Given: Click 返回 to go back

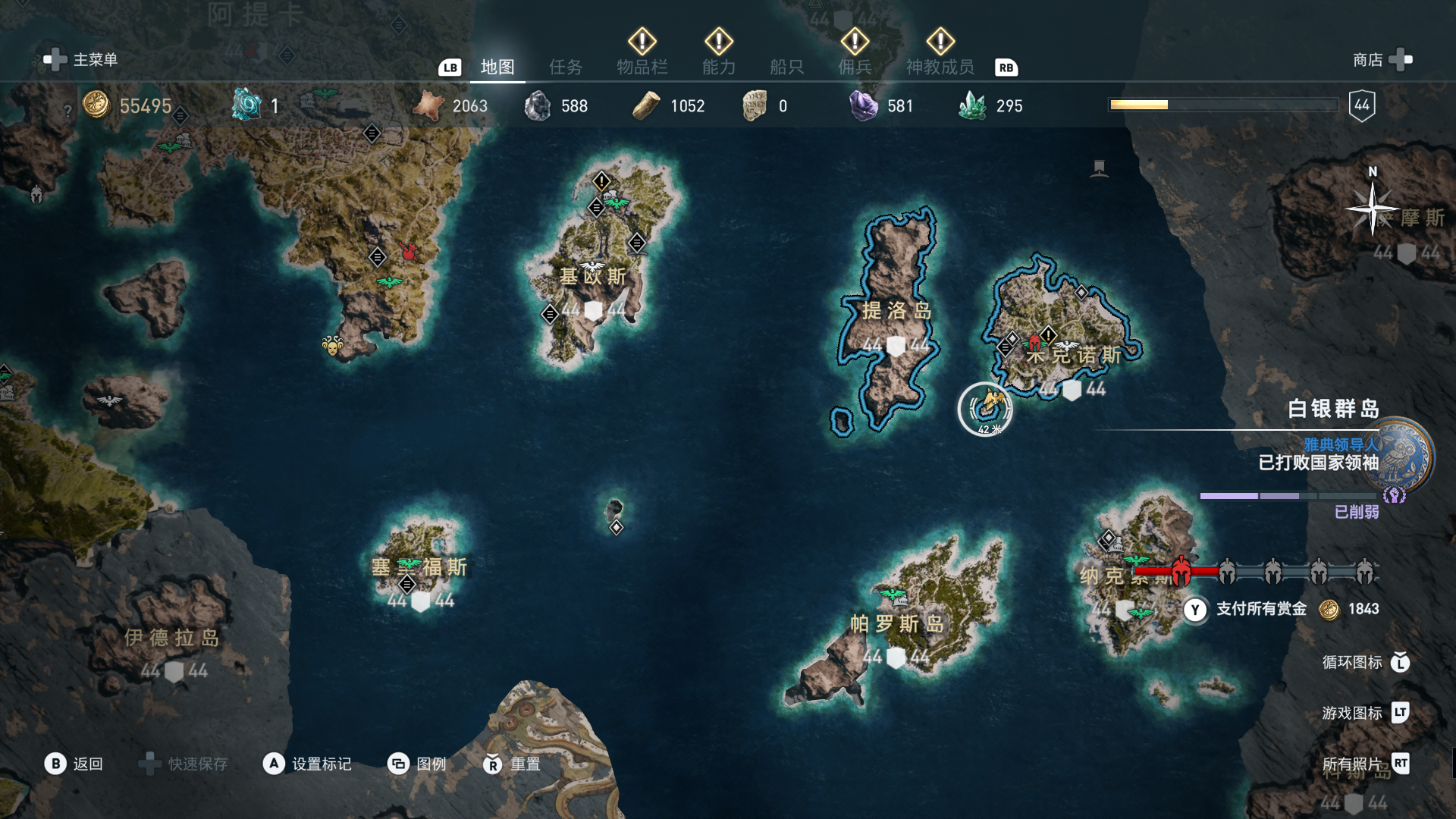Looking at the screenshot, I should pyautogui.click(x=74, y=764).
